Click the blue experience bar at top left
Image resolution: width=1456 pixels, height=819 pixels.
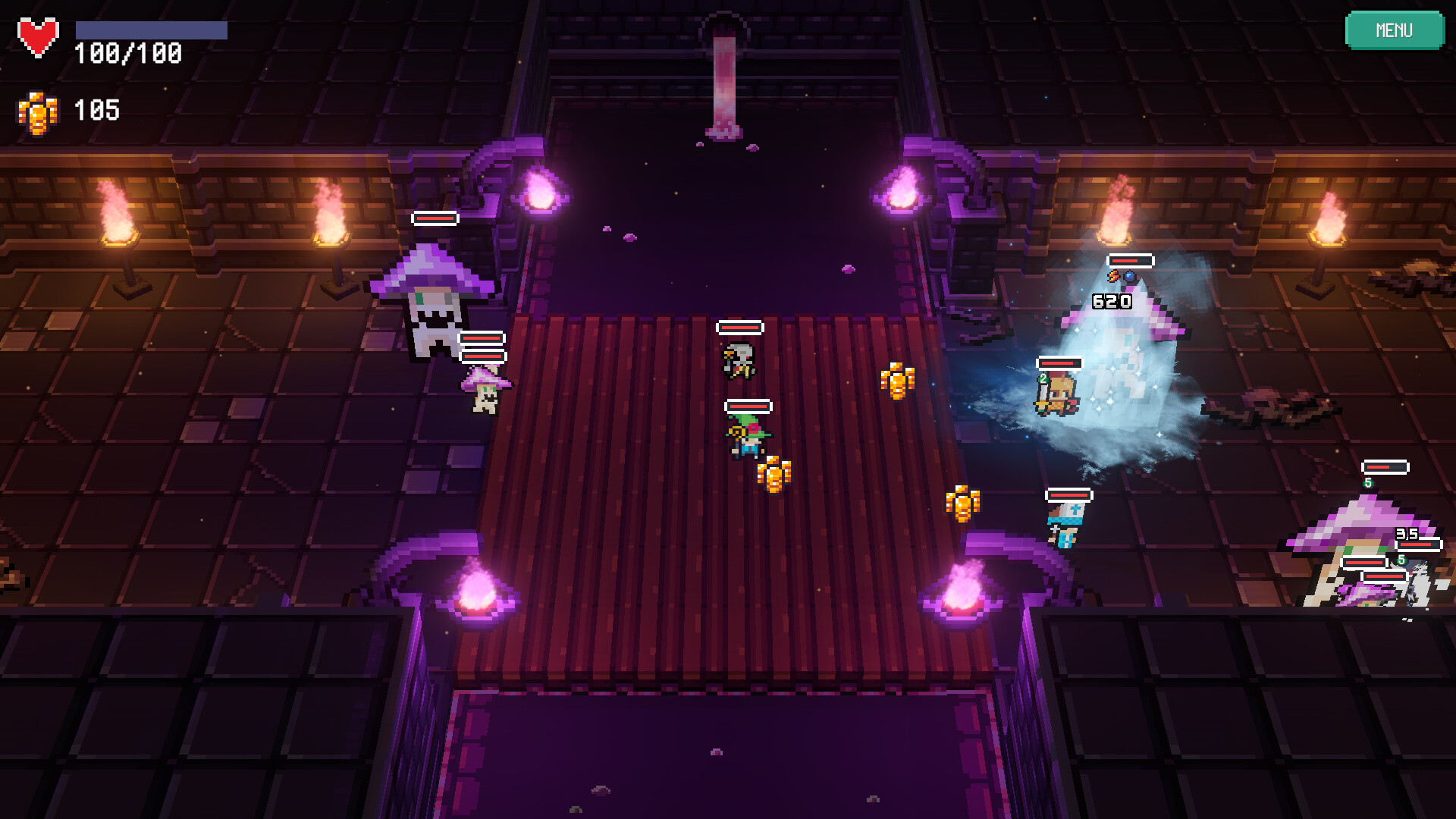click(150, 29)
